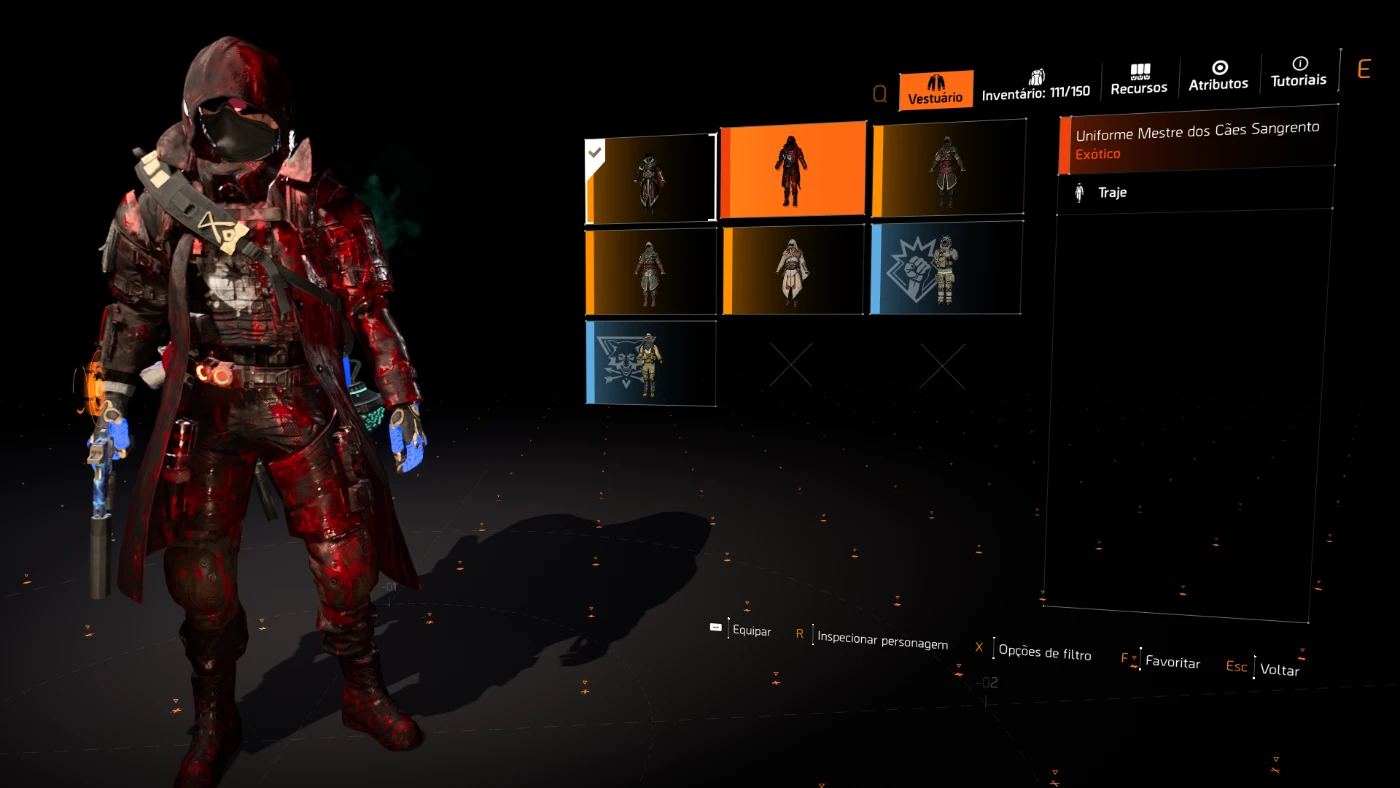Open the Inventário tab
The image size is (1400, 788).
1036,86
